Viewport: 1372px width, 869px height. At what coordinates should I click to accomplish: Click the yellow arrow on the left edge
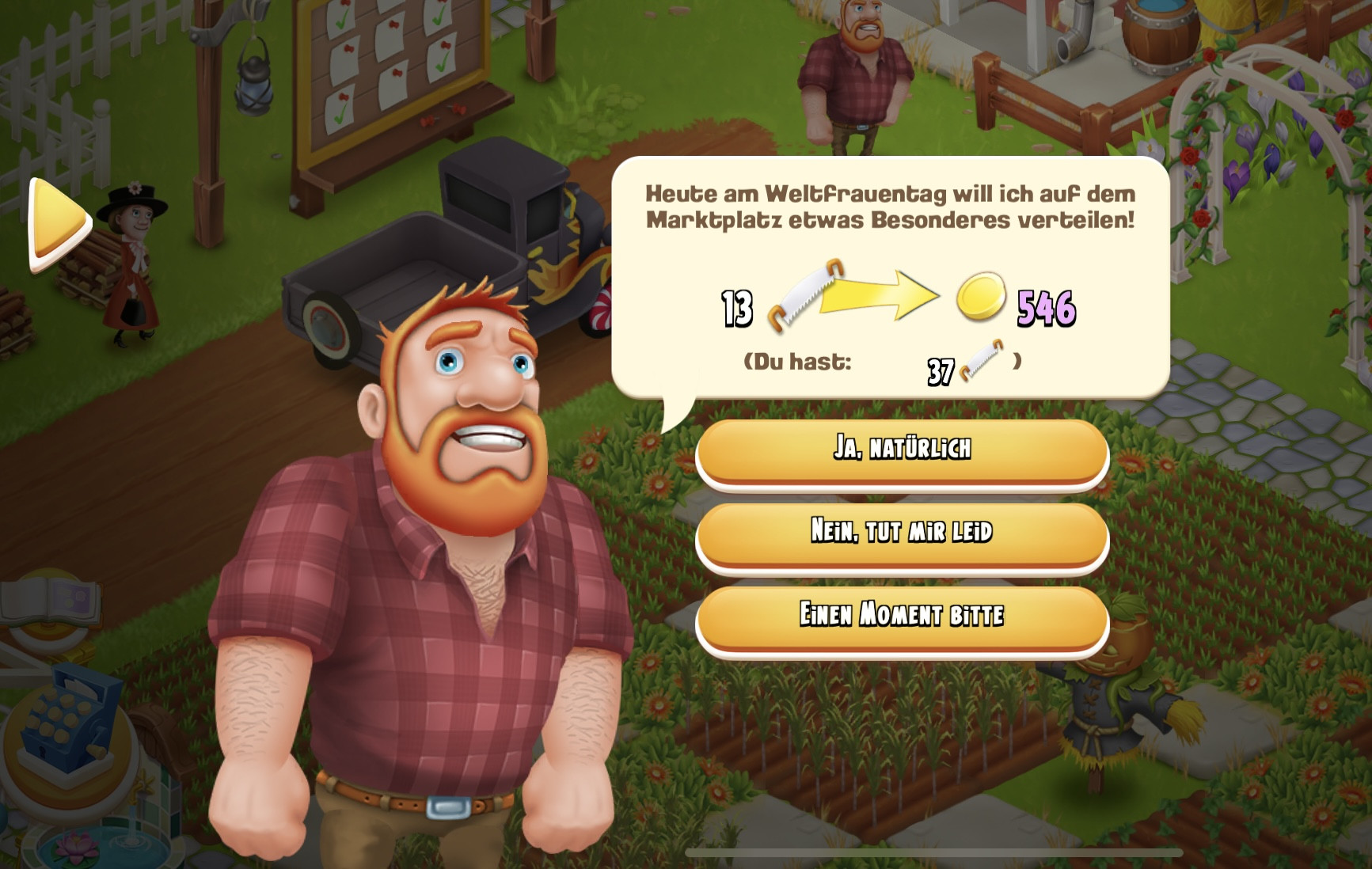[x=58, y=223]
